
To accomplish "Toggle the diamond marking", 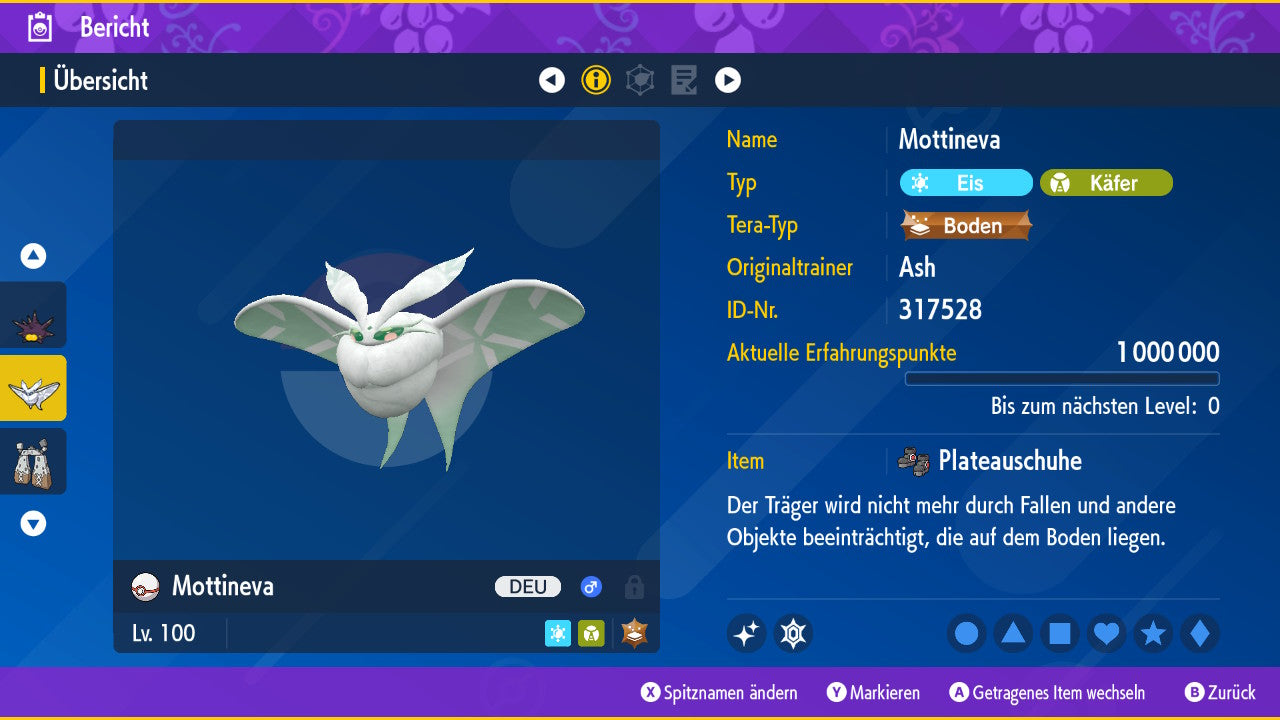I will (1200, 634).
